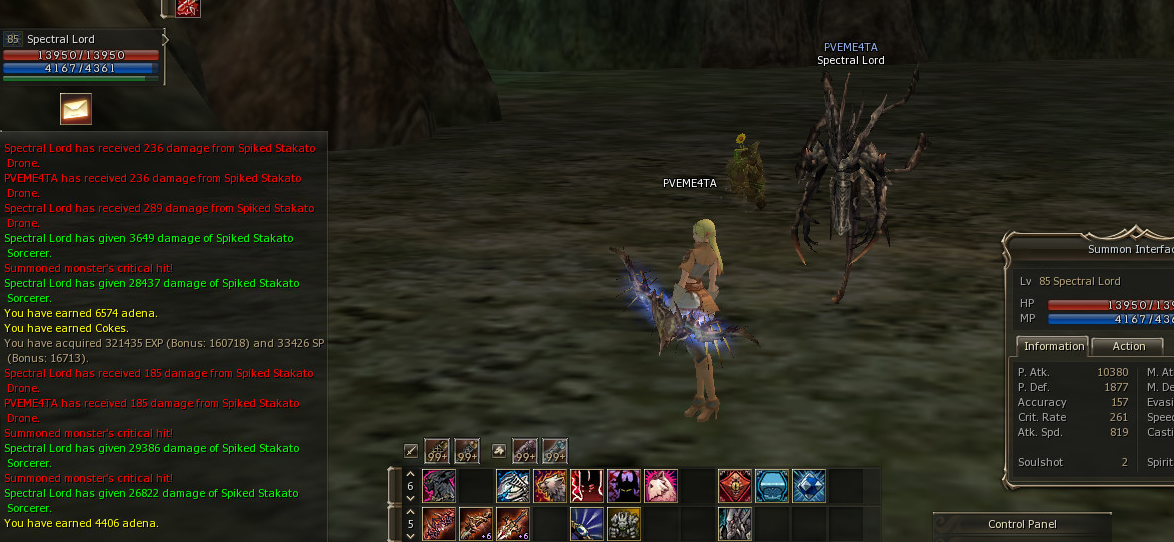Use the armored white beast skill

click(x=513, y=486)
